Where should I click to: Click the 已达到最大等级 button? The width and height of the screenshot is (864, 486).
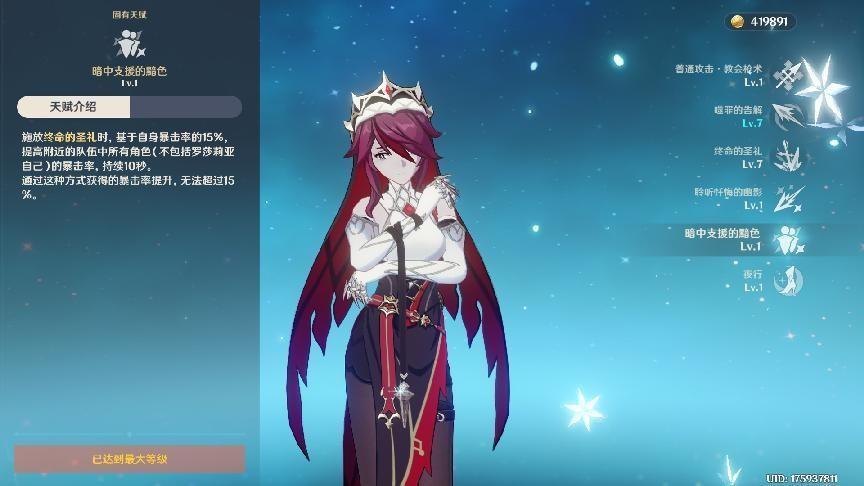point(130,459)
